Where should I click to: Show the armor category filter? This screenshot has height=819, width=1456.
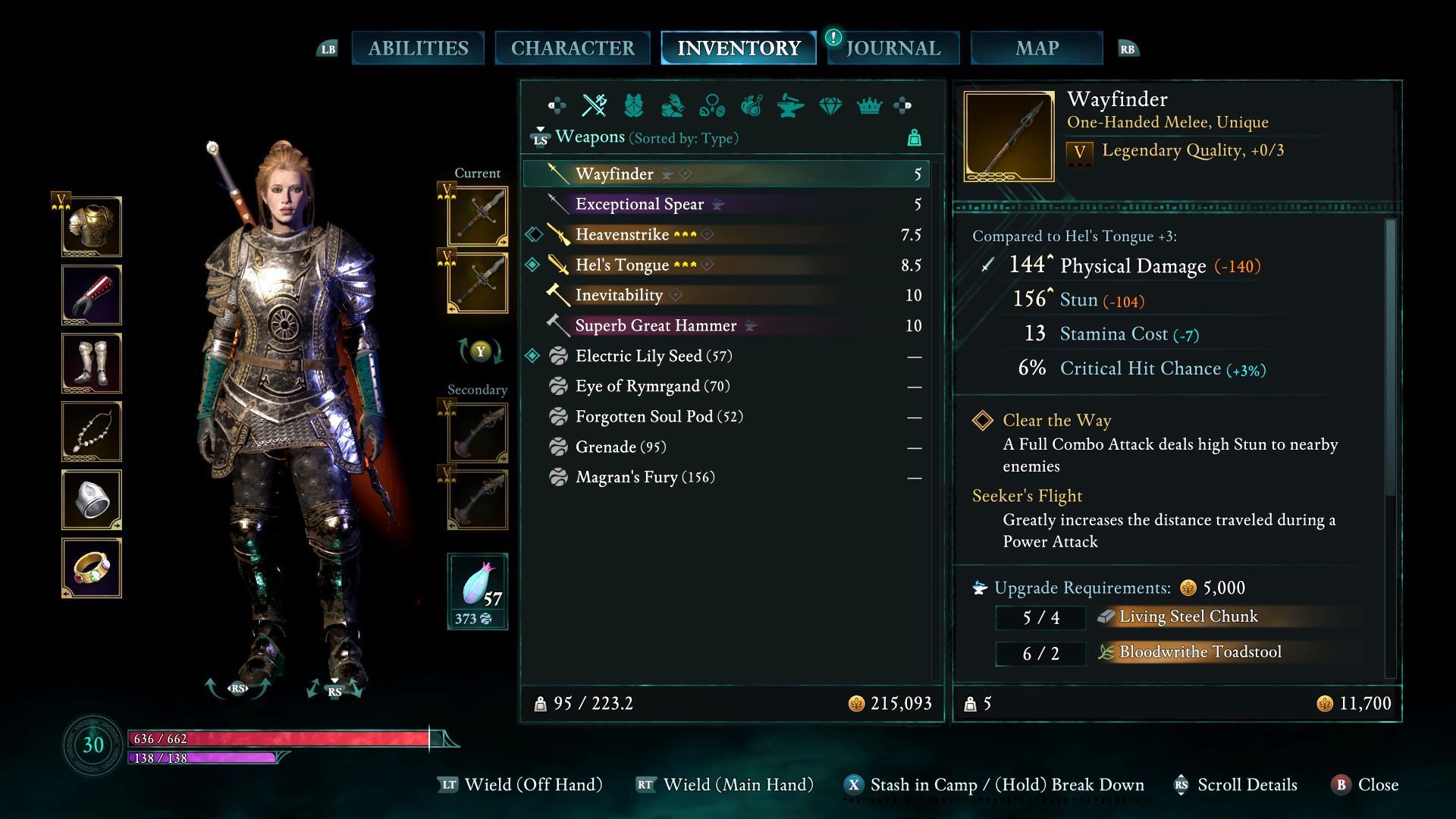633,105
